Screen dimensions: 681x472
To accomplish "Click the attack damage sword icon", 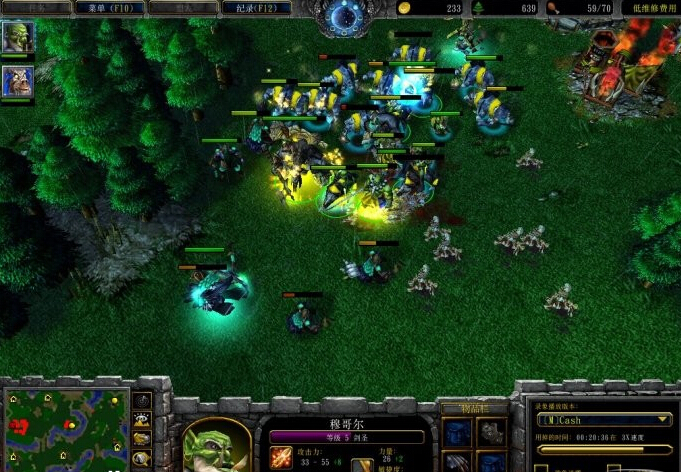I will [281, 458].
